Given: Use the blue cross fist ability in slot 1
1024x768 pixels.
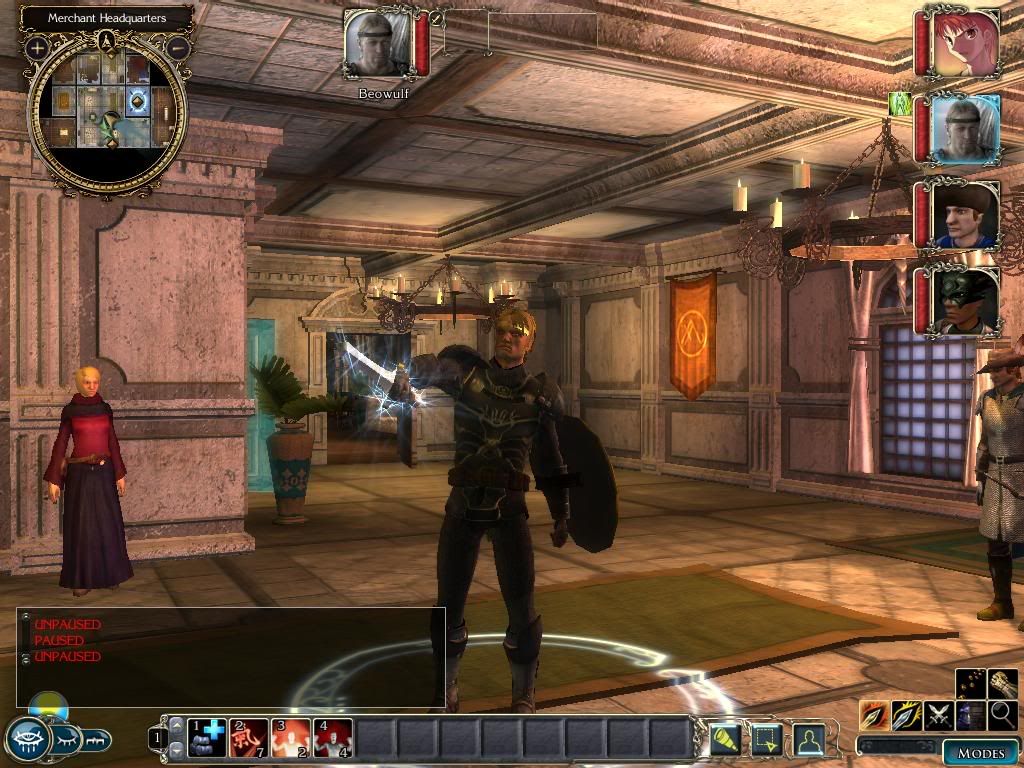Looking at the screenshot, I should pos(207,738).
